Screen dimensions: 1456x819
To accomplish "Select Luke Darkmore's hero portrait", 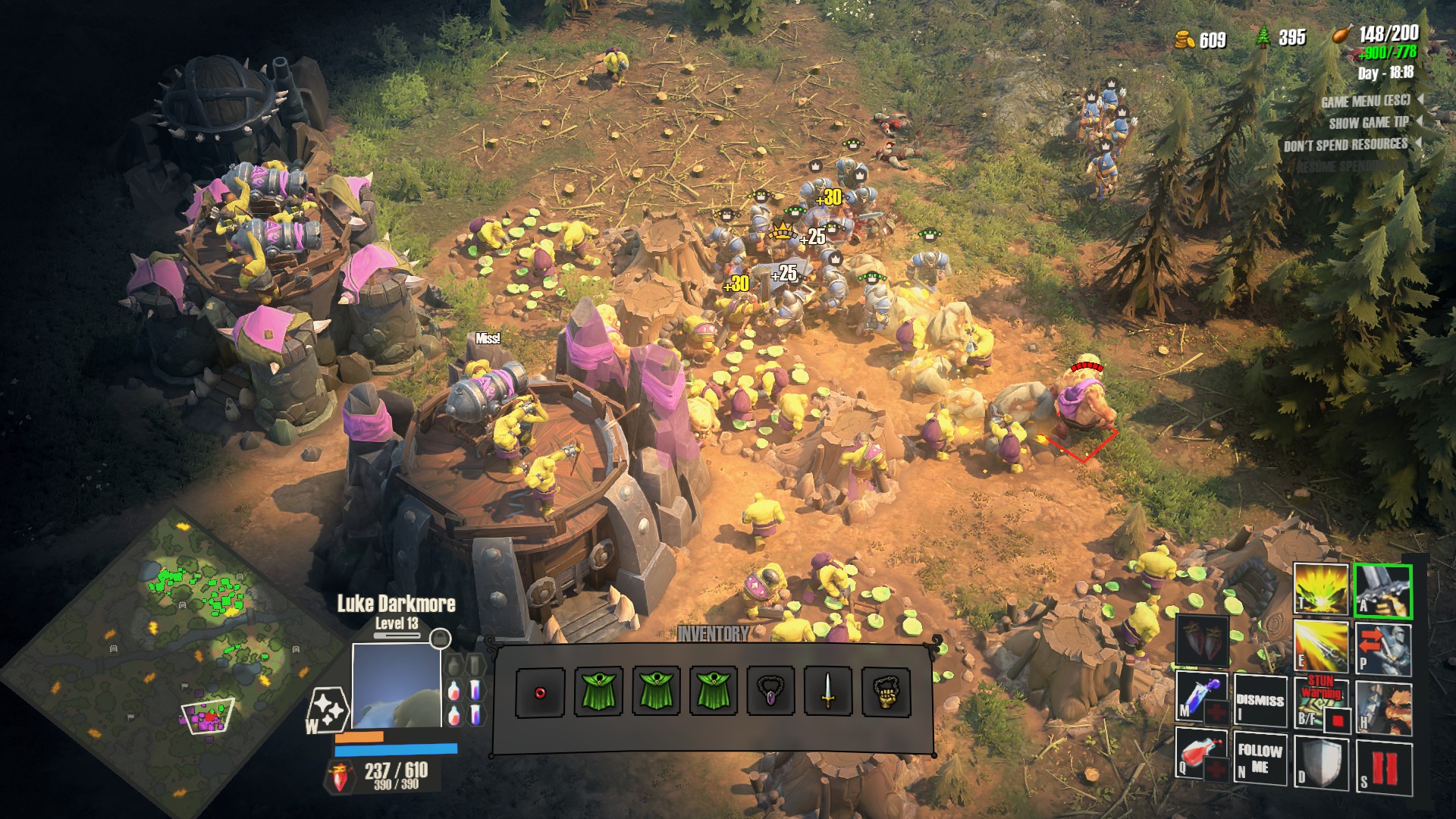I will point(396,686).
